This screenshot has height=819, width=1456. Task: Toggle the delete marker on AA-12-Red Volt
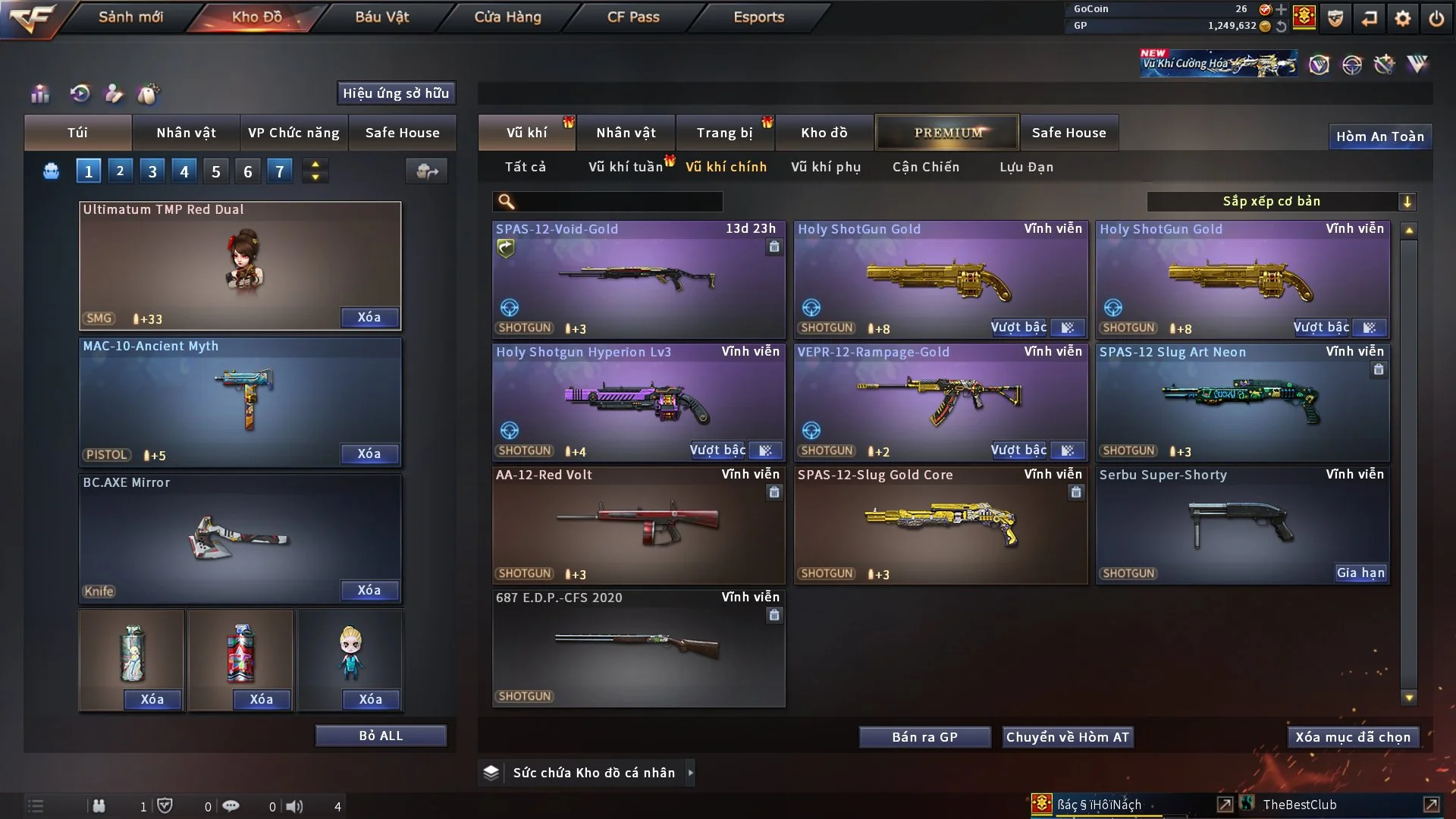pos(774,492)
